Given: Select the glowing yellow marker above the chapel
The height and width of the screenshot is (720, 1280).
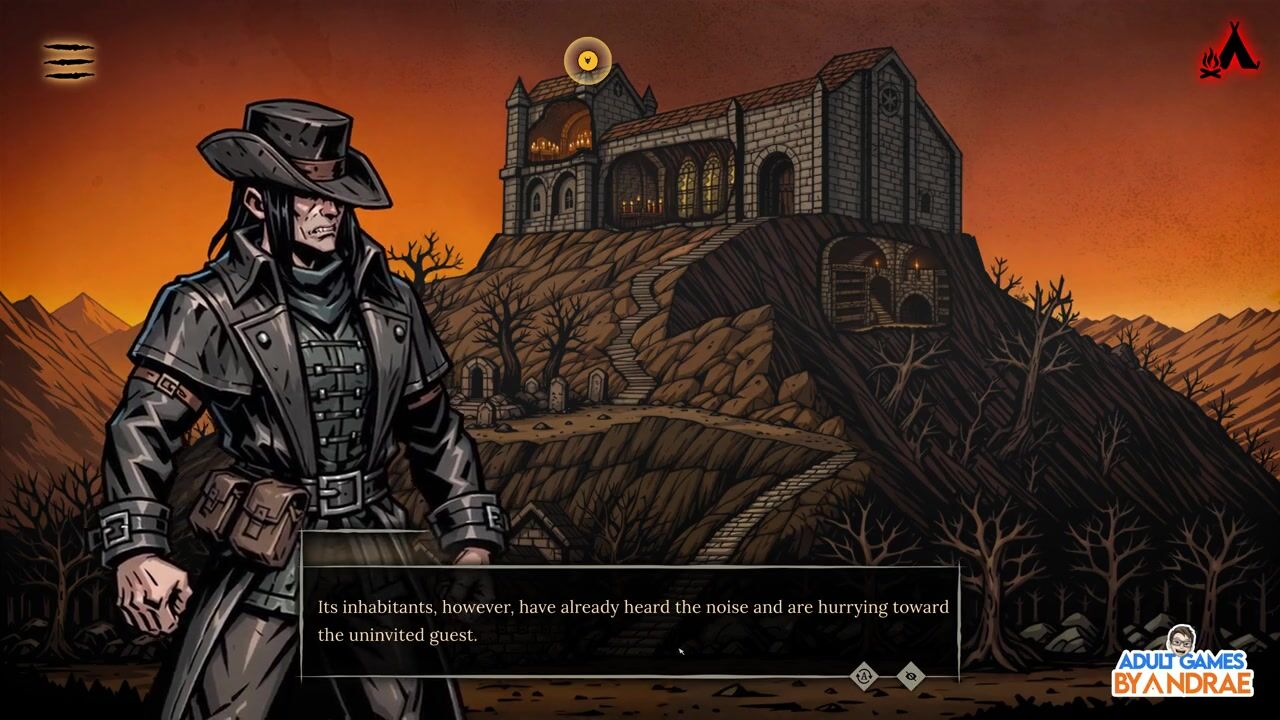Looking at the screenshot, I should [588, 61].
